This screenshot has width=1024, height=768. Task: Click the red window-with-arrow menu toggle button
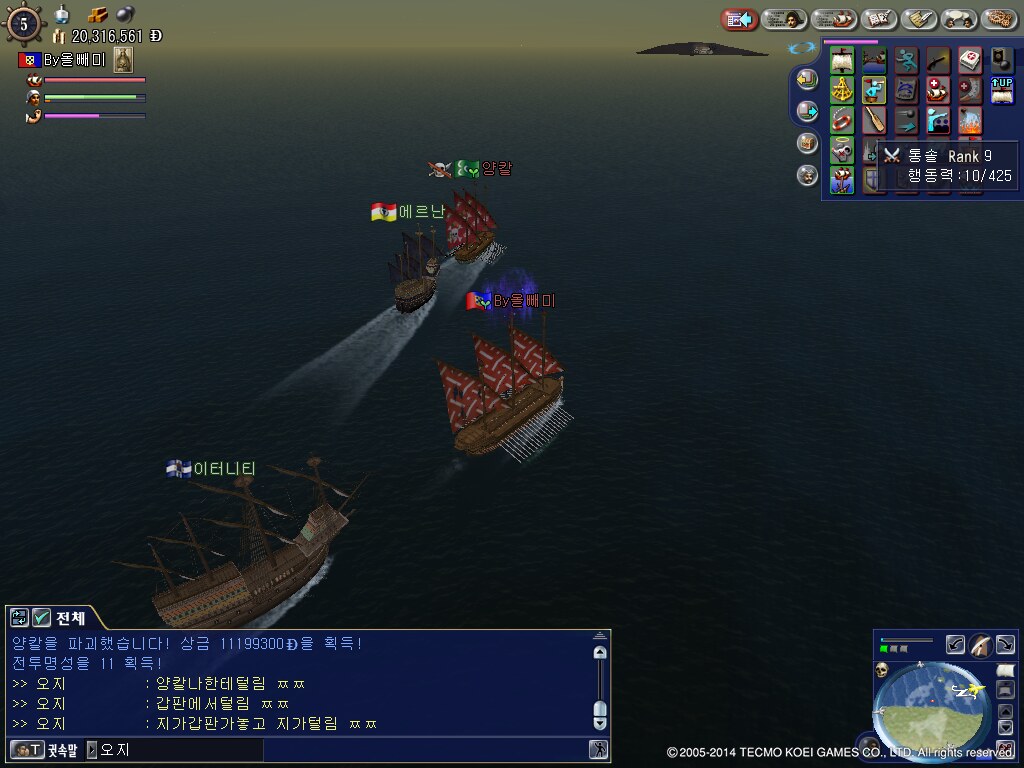point(740,19)
